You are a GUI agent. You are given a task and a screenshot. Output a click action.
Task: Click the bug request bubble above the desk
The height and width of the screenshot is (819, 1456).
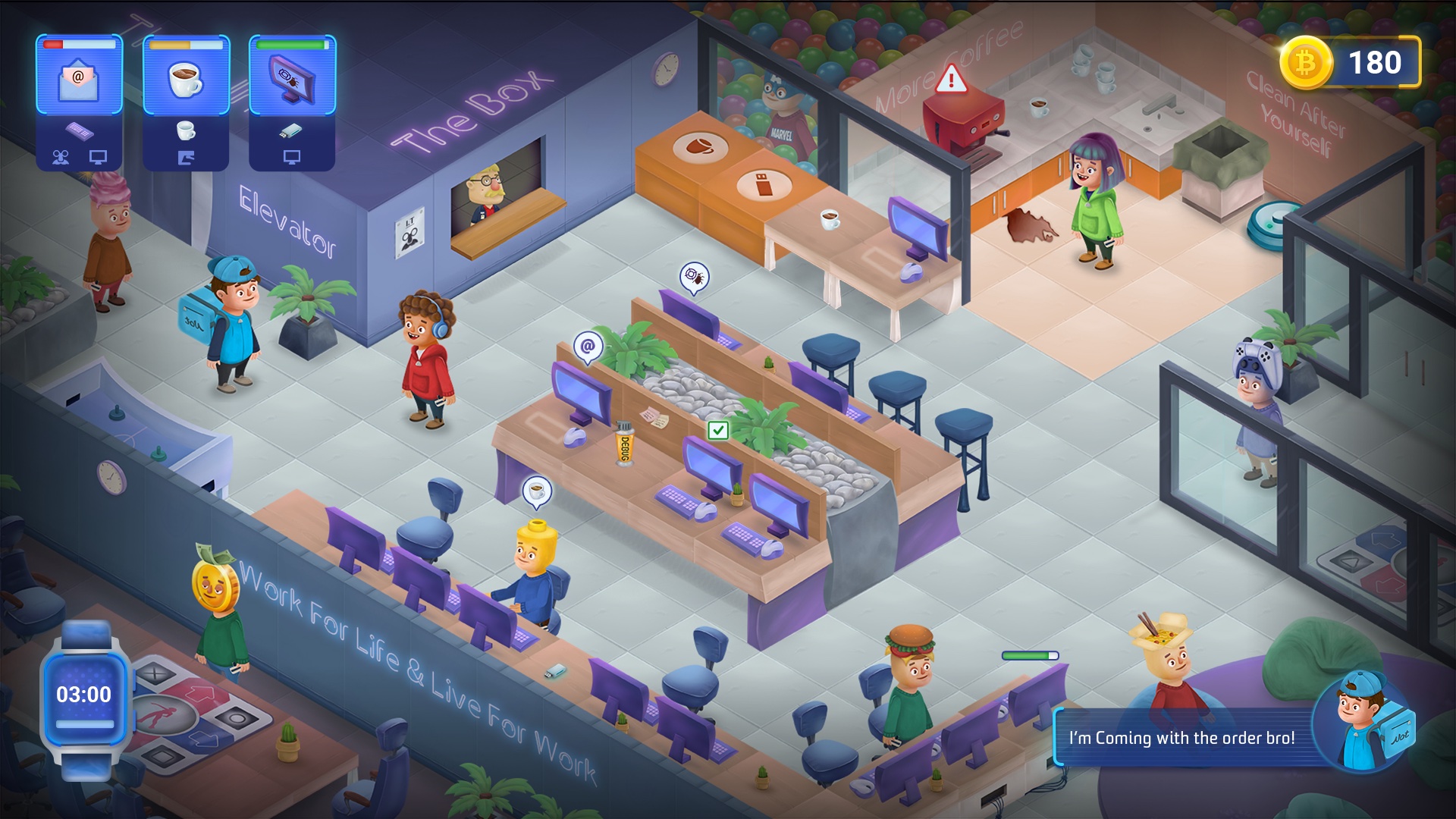(694, 277)
